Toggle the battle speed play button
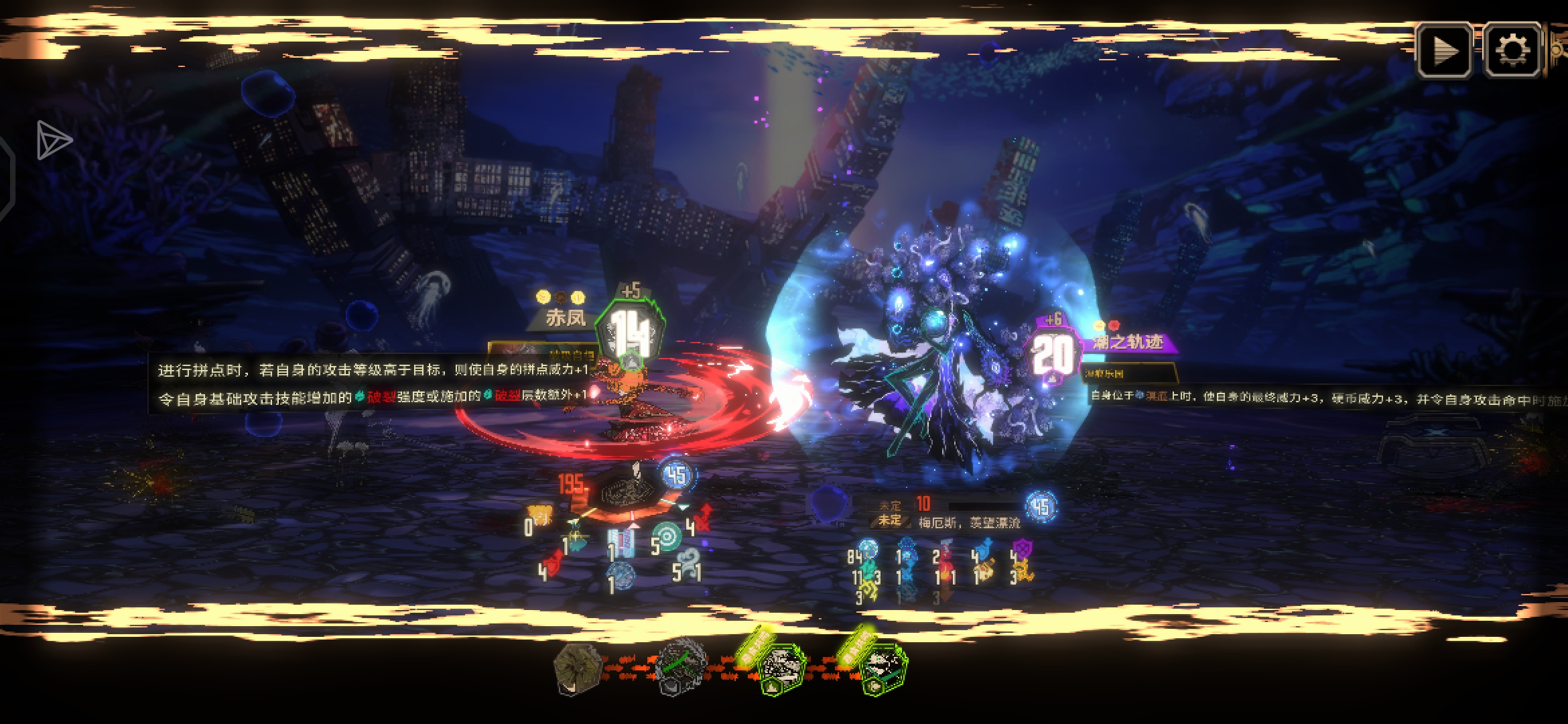1568x724 pixels. pyautogui.click(x=1444, y=50)
